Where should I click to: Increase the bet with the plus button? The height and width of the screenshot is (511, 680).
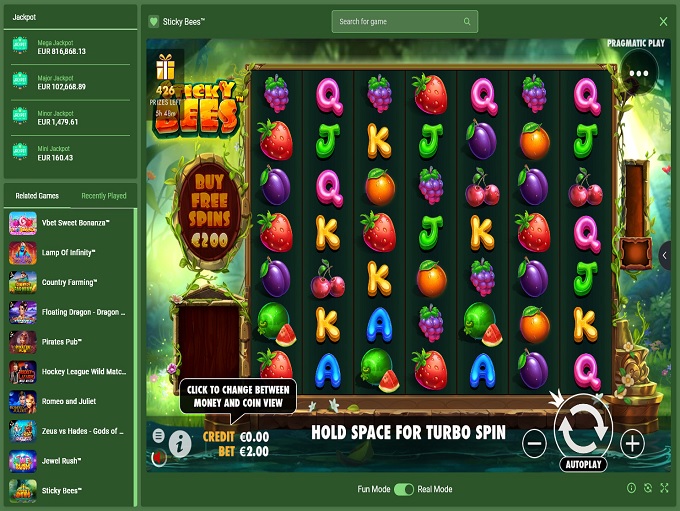[632, 441]
